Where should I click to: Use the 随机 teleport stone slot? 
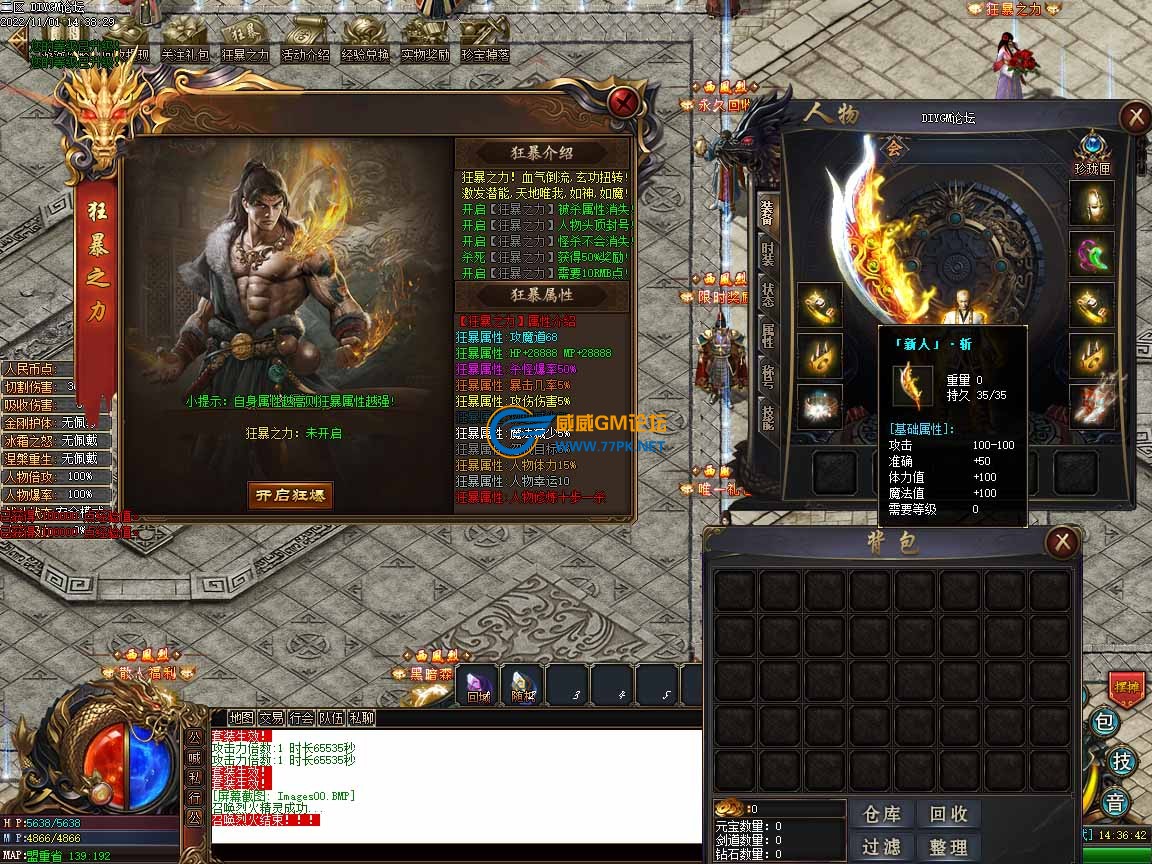tap(523, 686)
